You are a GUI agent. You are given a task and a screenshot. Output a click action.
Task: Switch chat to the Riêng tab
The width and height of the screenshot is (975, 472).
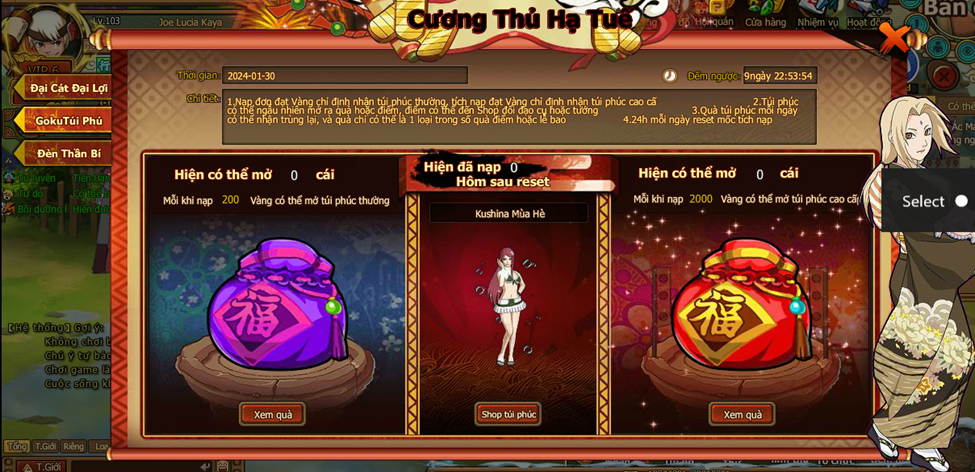[x=73, y=447]
